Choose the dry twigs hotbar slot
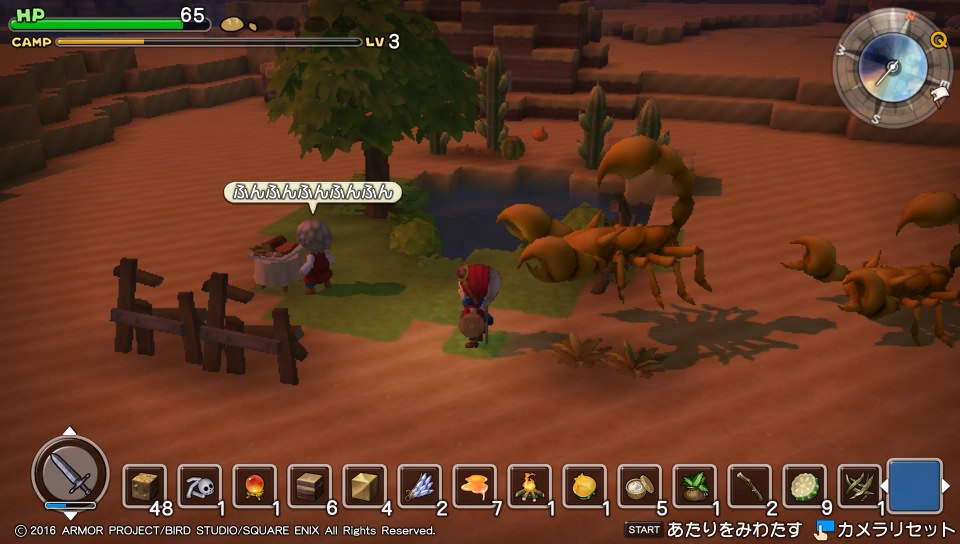The width and height of the screenshot is (960, 544). pyautogui.click(x=859, y=486)
